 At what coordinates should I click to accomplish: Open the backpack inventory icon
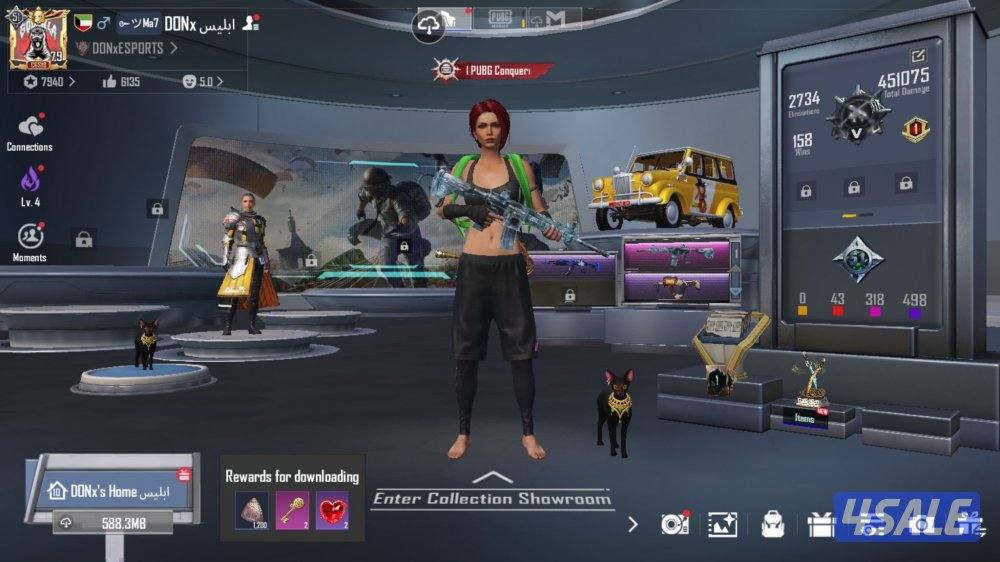pos(772,523)
